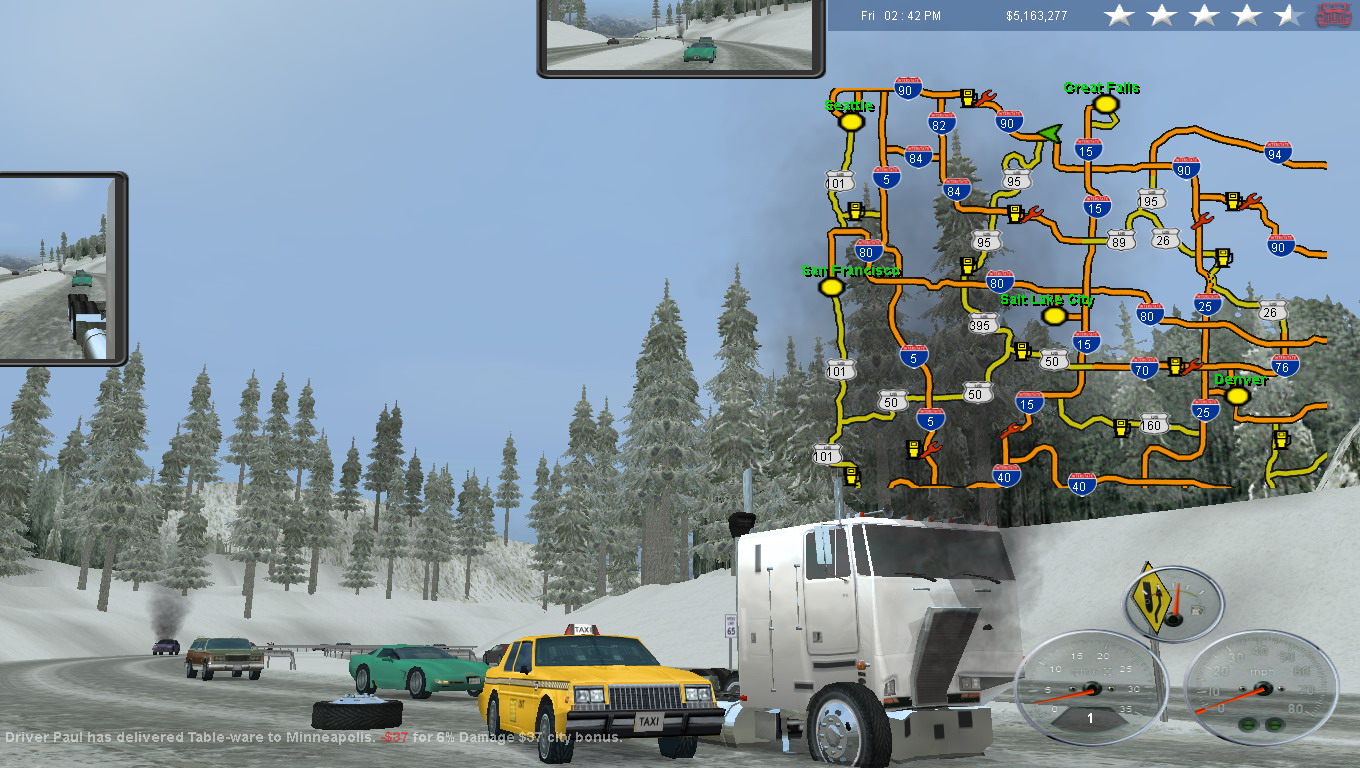Choose the Interstate 70 highway shield
The width and height of the screenshot is (1360, 768).
1144,368
